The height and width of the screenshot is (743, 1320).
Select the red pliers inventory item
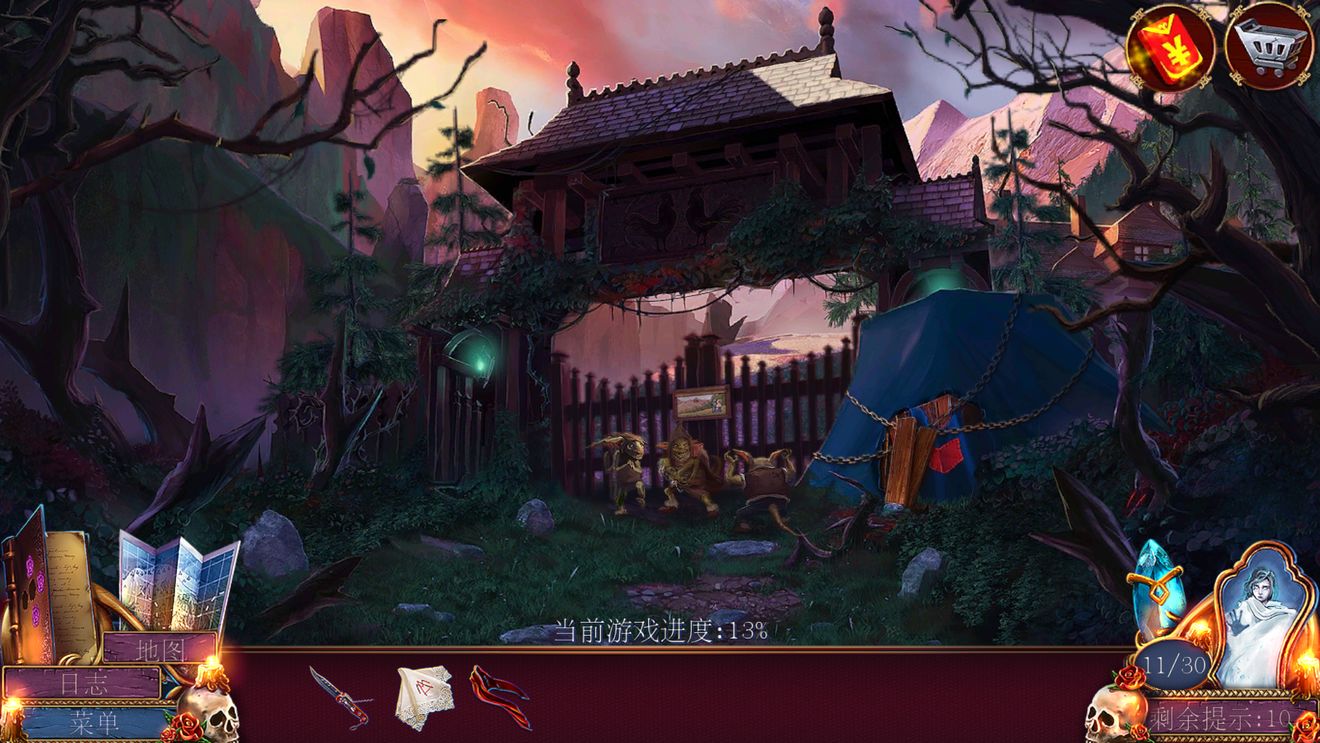(499, 695)
